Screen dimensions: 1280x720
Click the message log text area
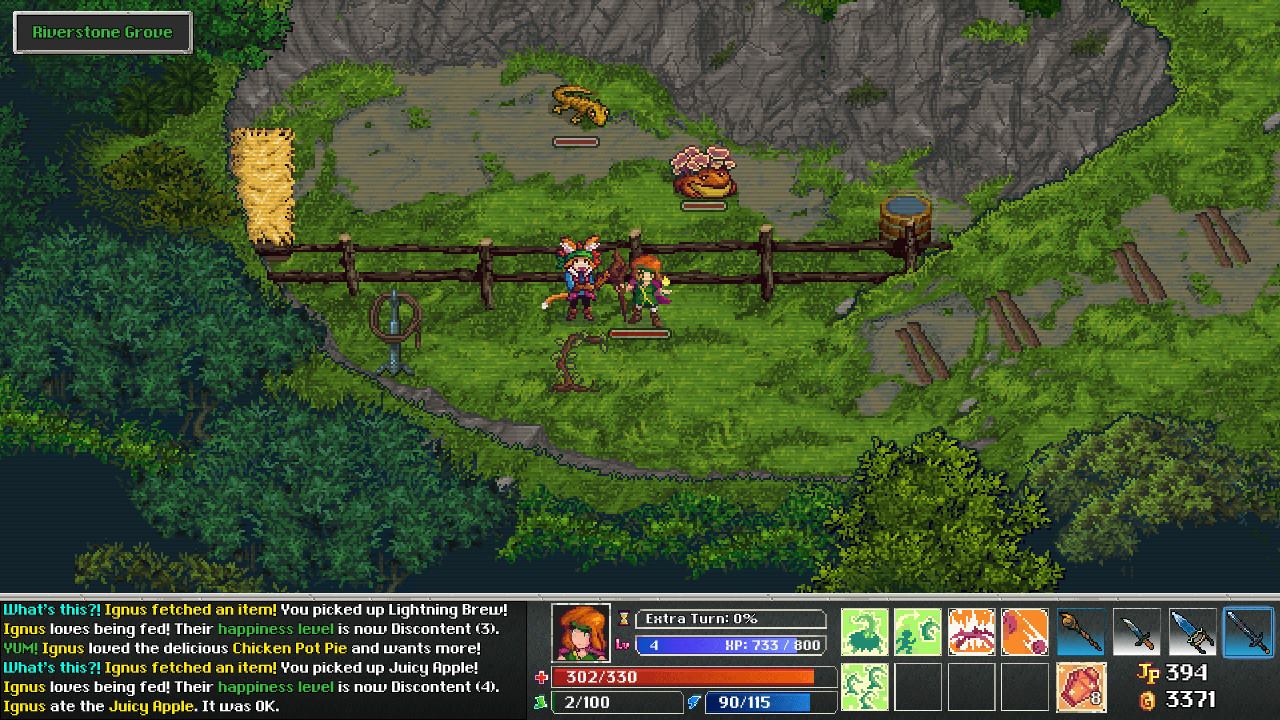coord(262,657)
